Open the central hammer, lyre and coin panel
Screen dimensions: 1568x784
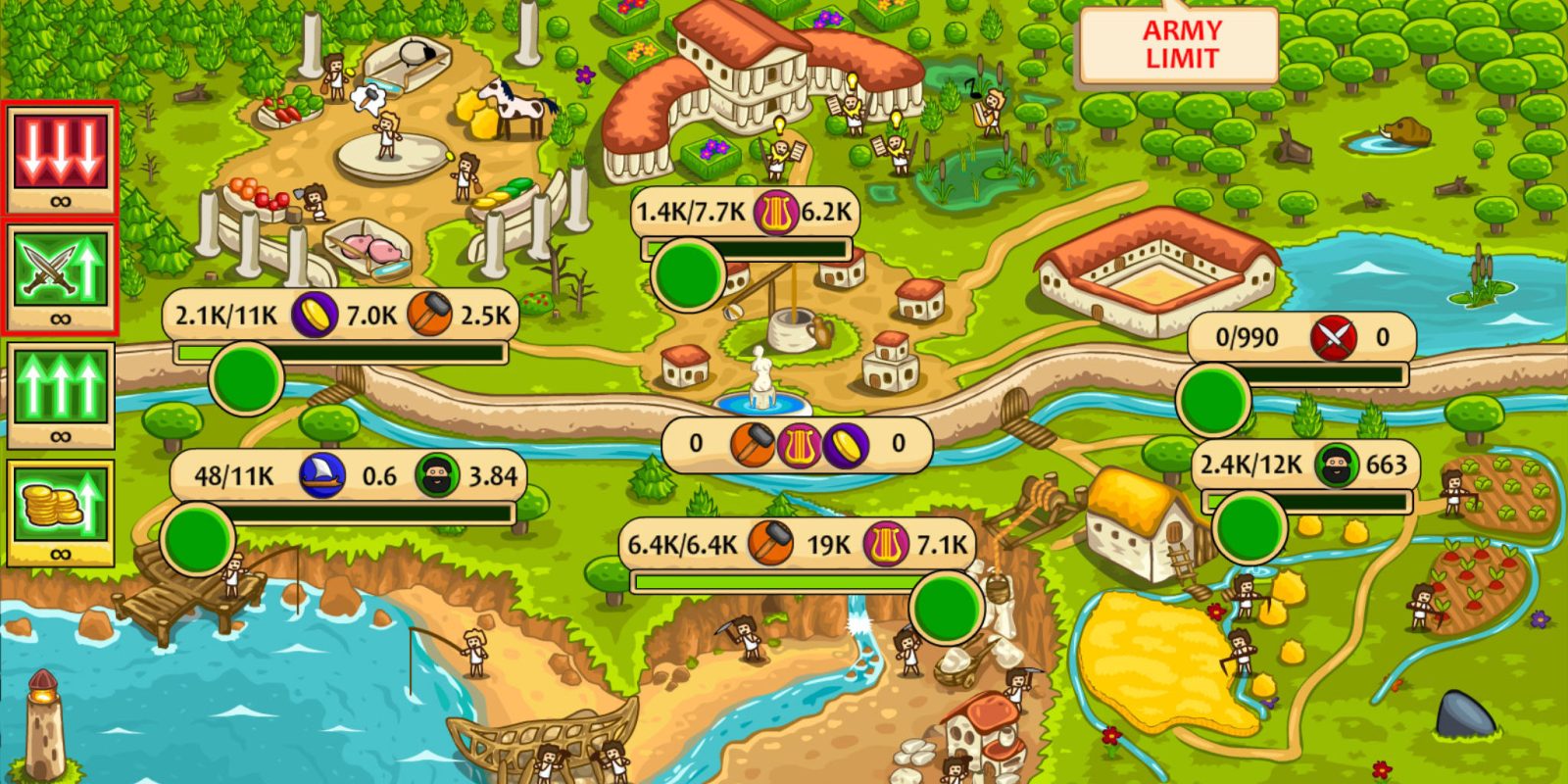798,445
